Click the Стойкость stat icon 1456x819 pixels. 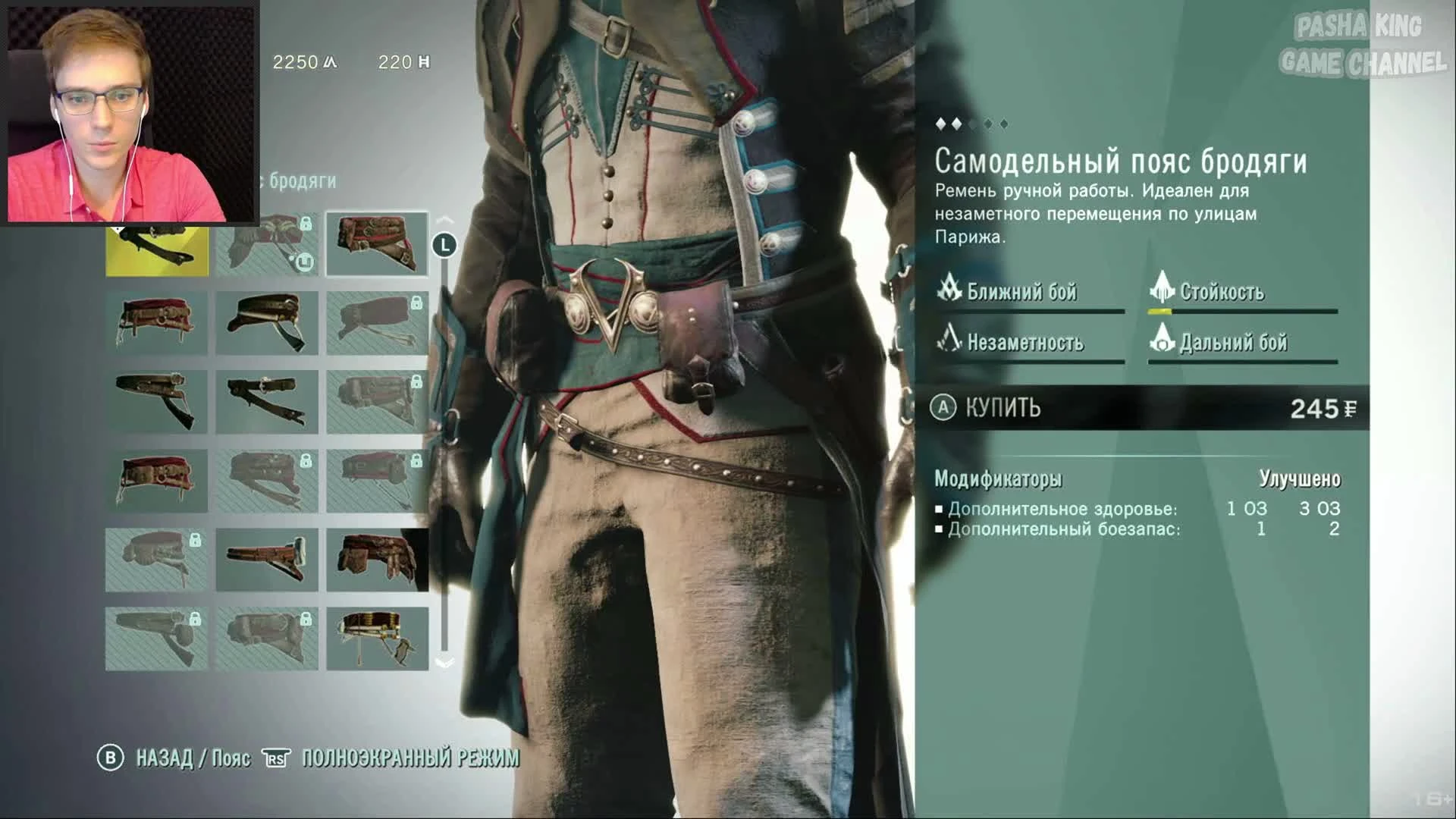pos(1162,291)
